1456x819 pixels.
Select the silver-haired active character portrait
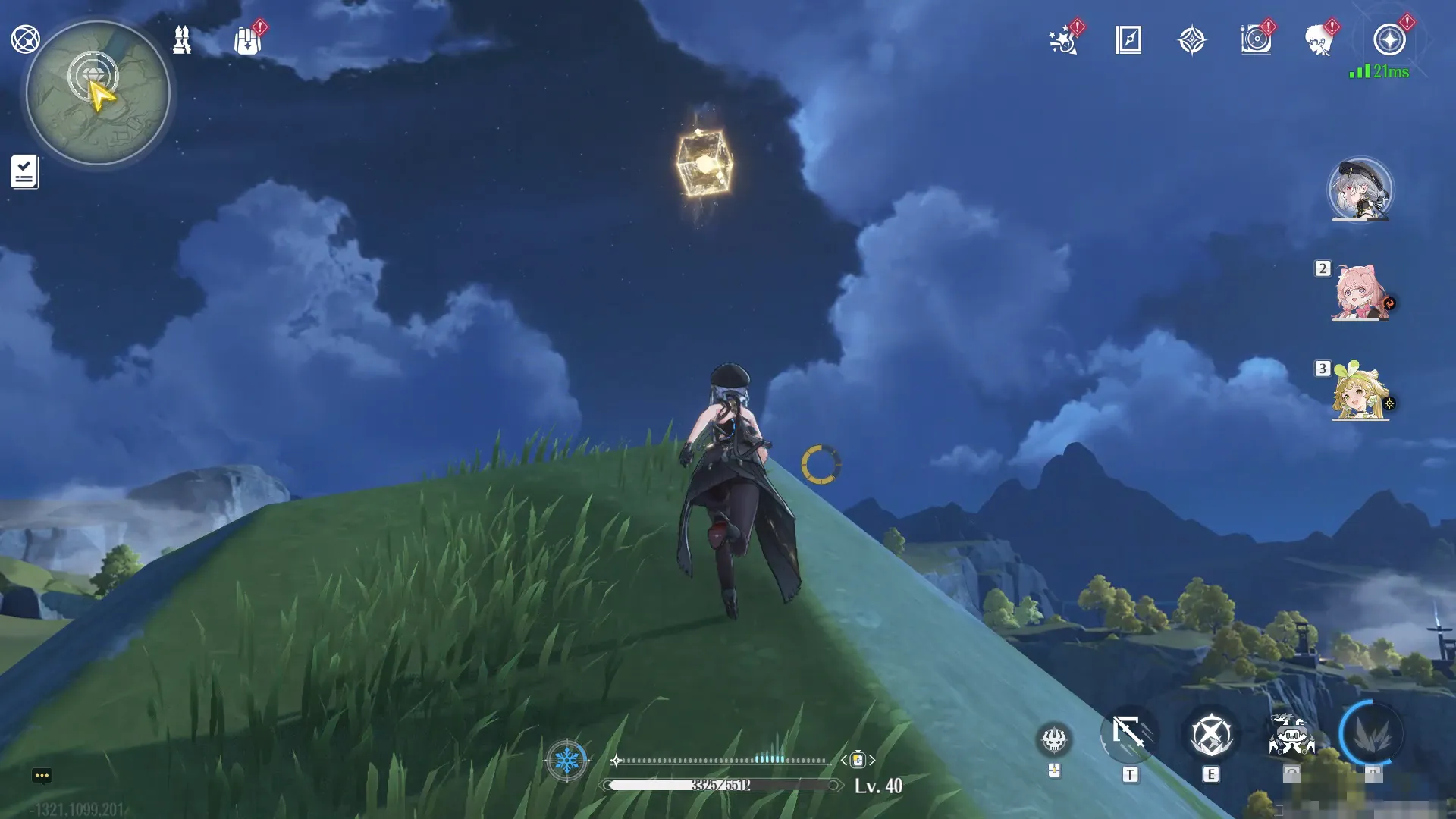click(x=1360, y=190)
